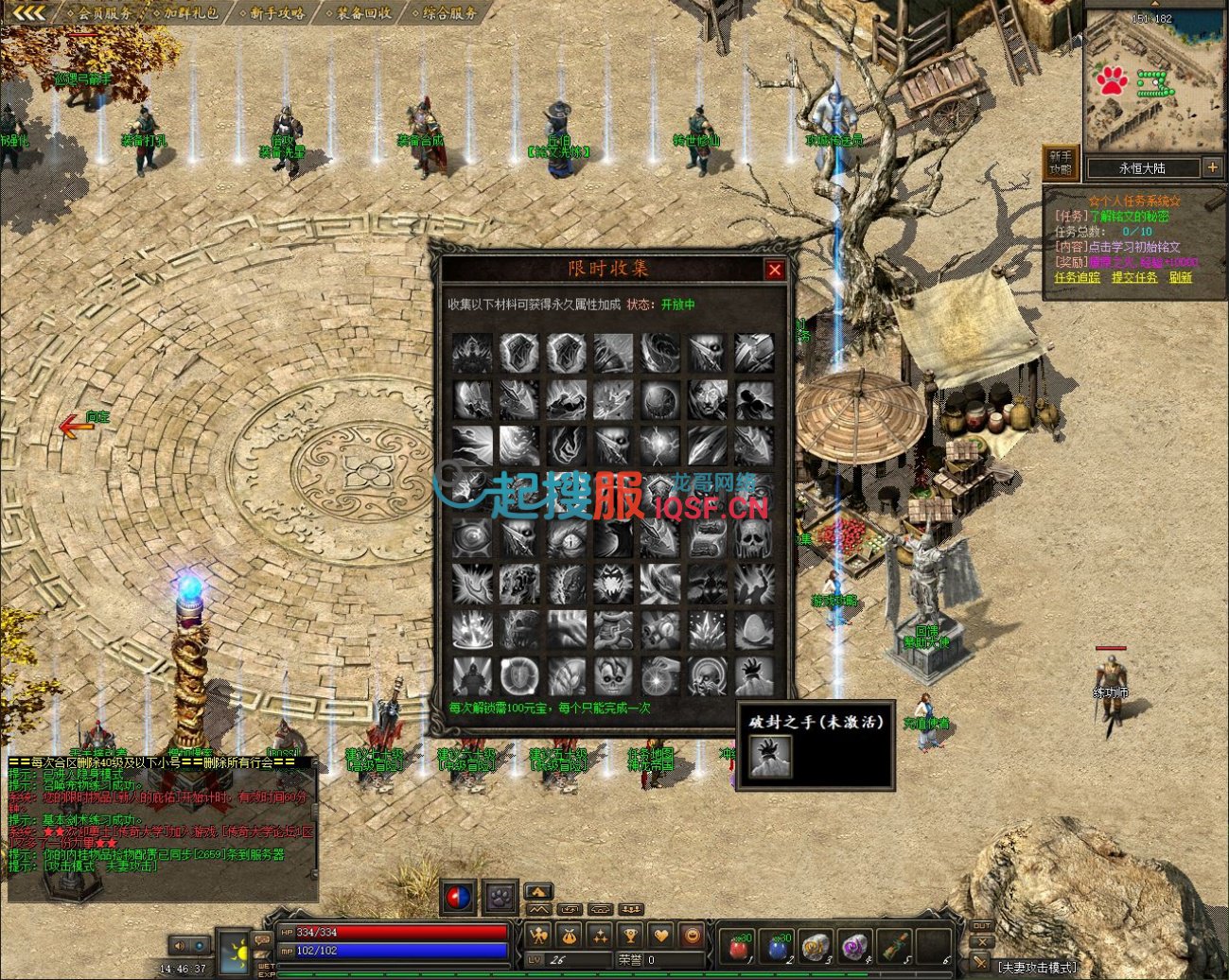Open the 装备回收 equipment recycling menu
This screenshot has width=1229, height=980.
click(364, 13)
